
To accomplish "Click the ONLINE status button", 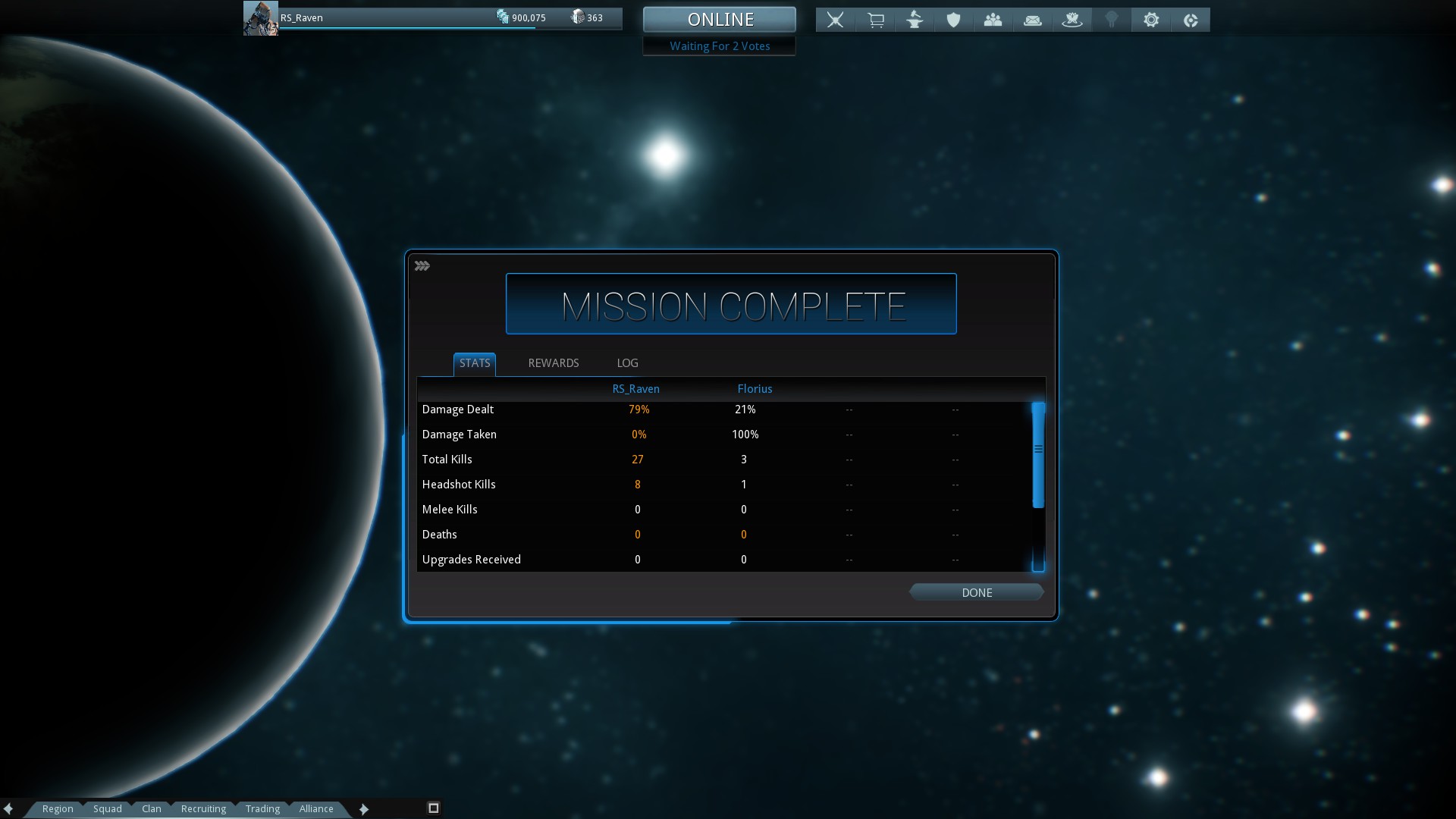I will (x=720, y=20).
